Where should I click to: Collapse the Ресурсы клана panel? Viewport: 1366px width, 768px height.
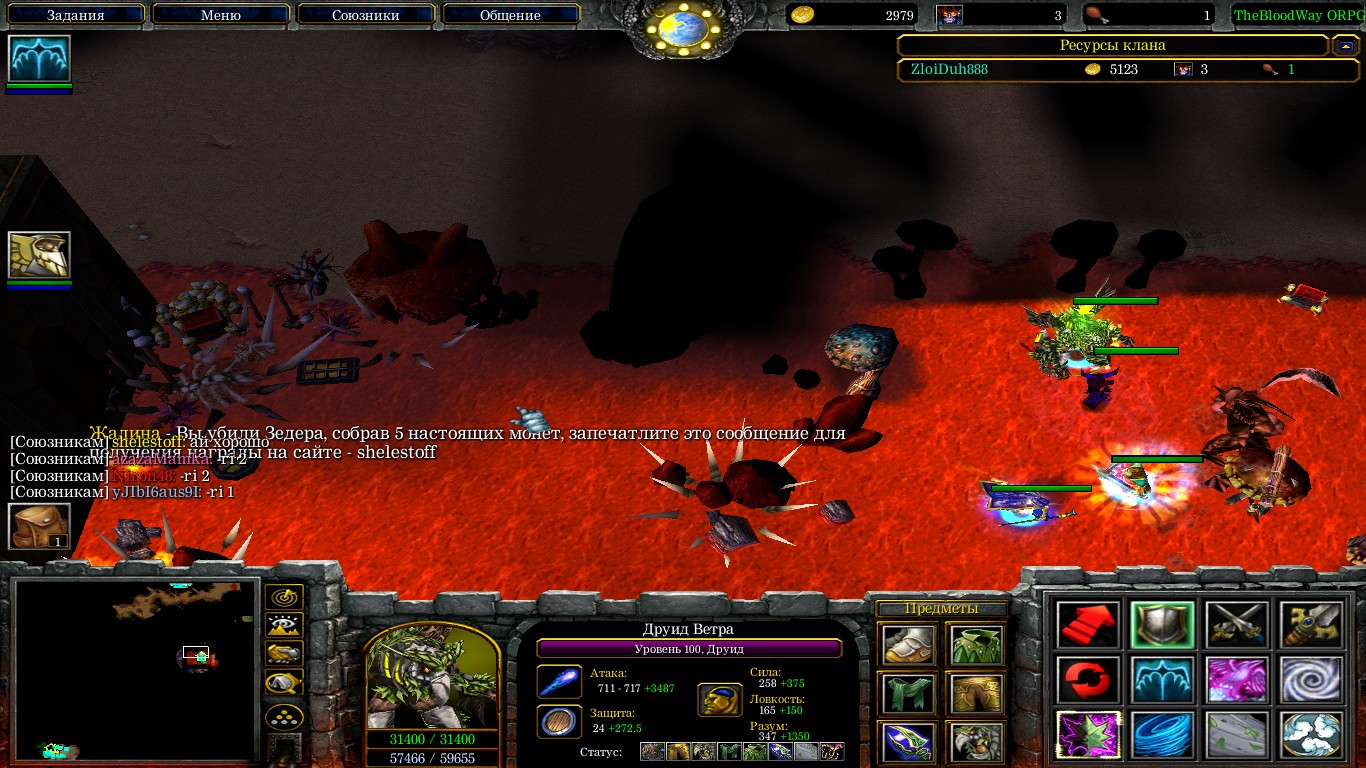1345,45
